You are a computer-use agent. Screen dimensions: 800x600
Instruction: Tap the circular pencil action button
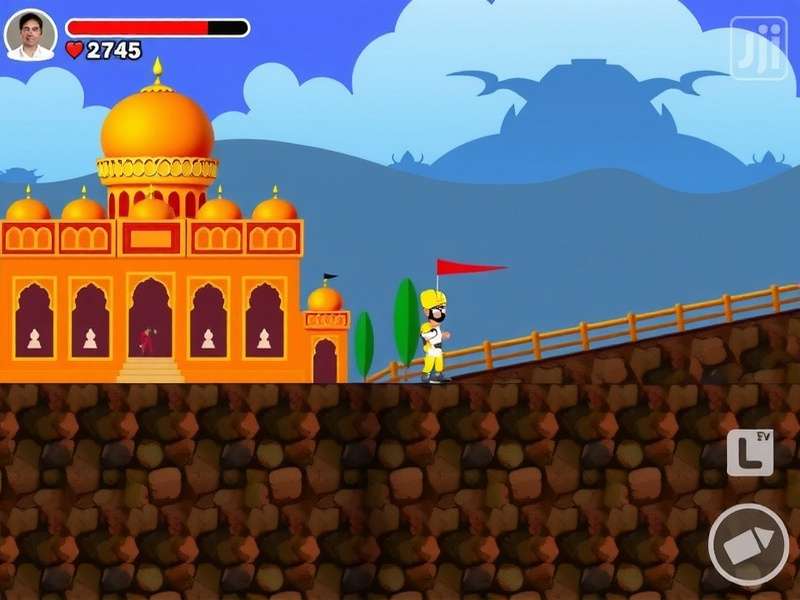(748, 544)
